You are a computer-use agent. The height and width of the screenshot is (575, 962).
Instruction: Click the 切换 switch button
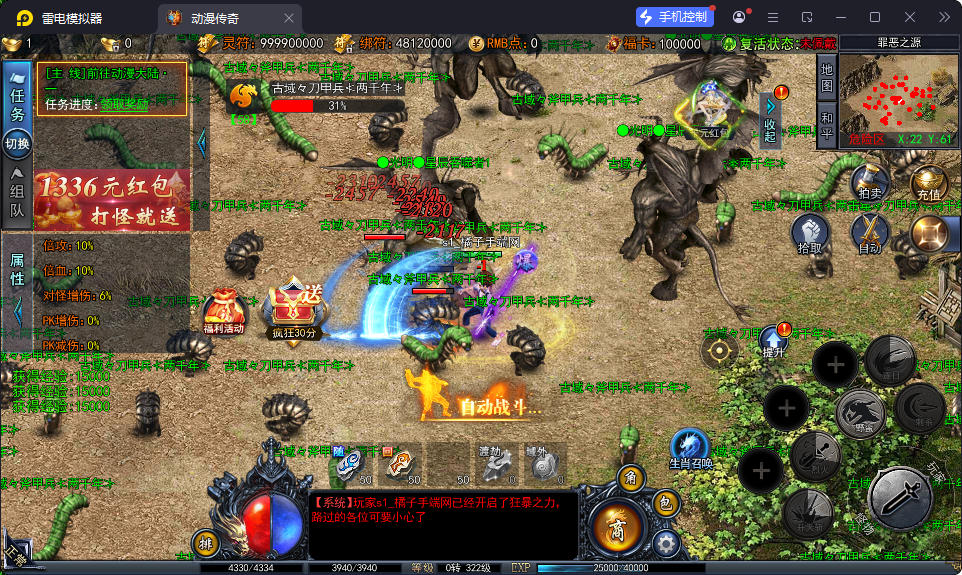pyautogui.click(x=17, y=144)
